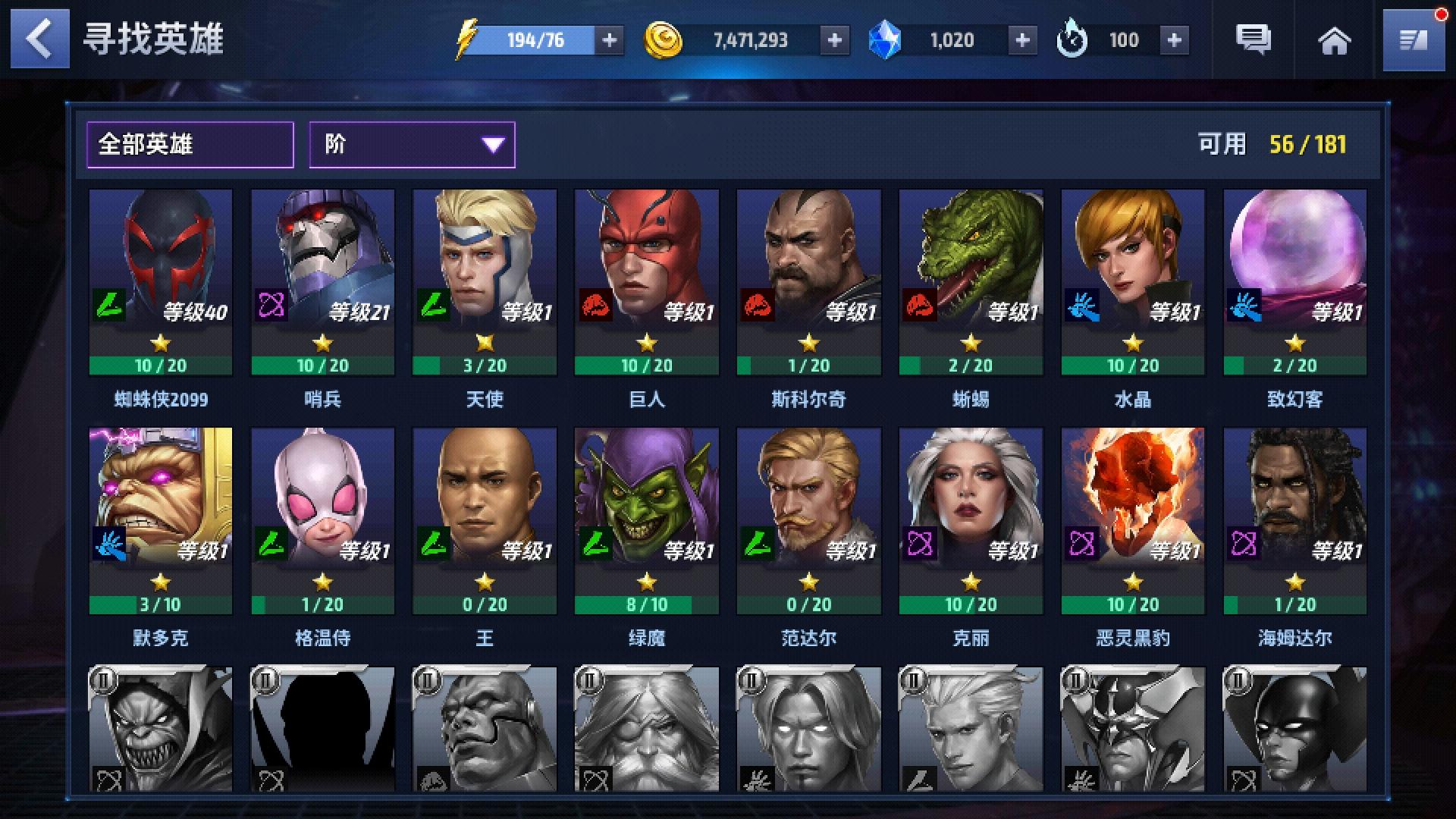Viewport: 1456px width, 819px height.
Task: Pick the 天使 hero card
Action: pyautogui.click(x=485, y=282)
